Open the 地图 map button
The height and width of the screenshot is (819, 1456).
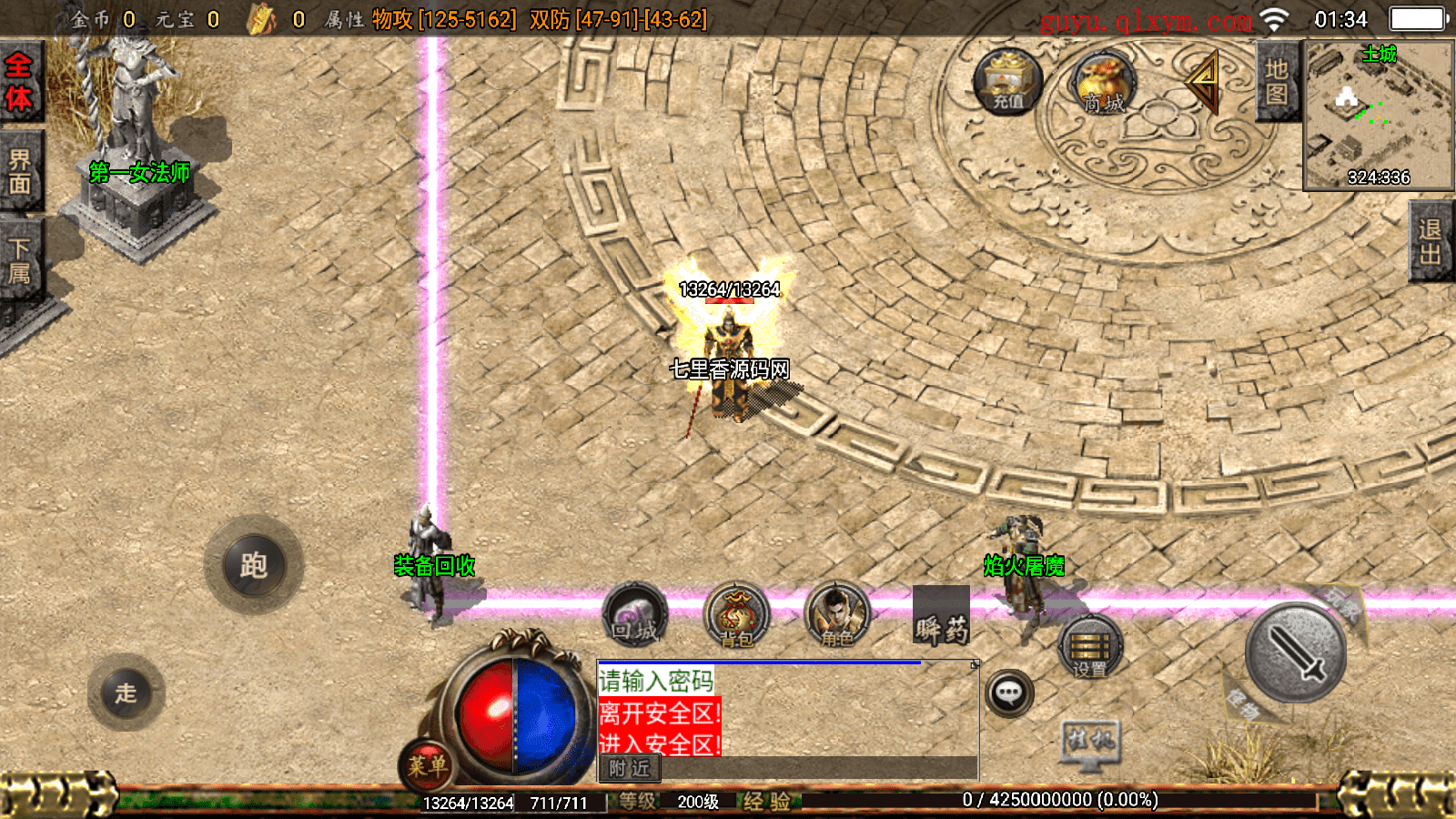1276,82
